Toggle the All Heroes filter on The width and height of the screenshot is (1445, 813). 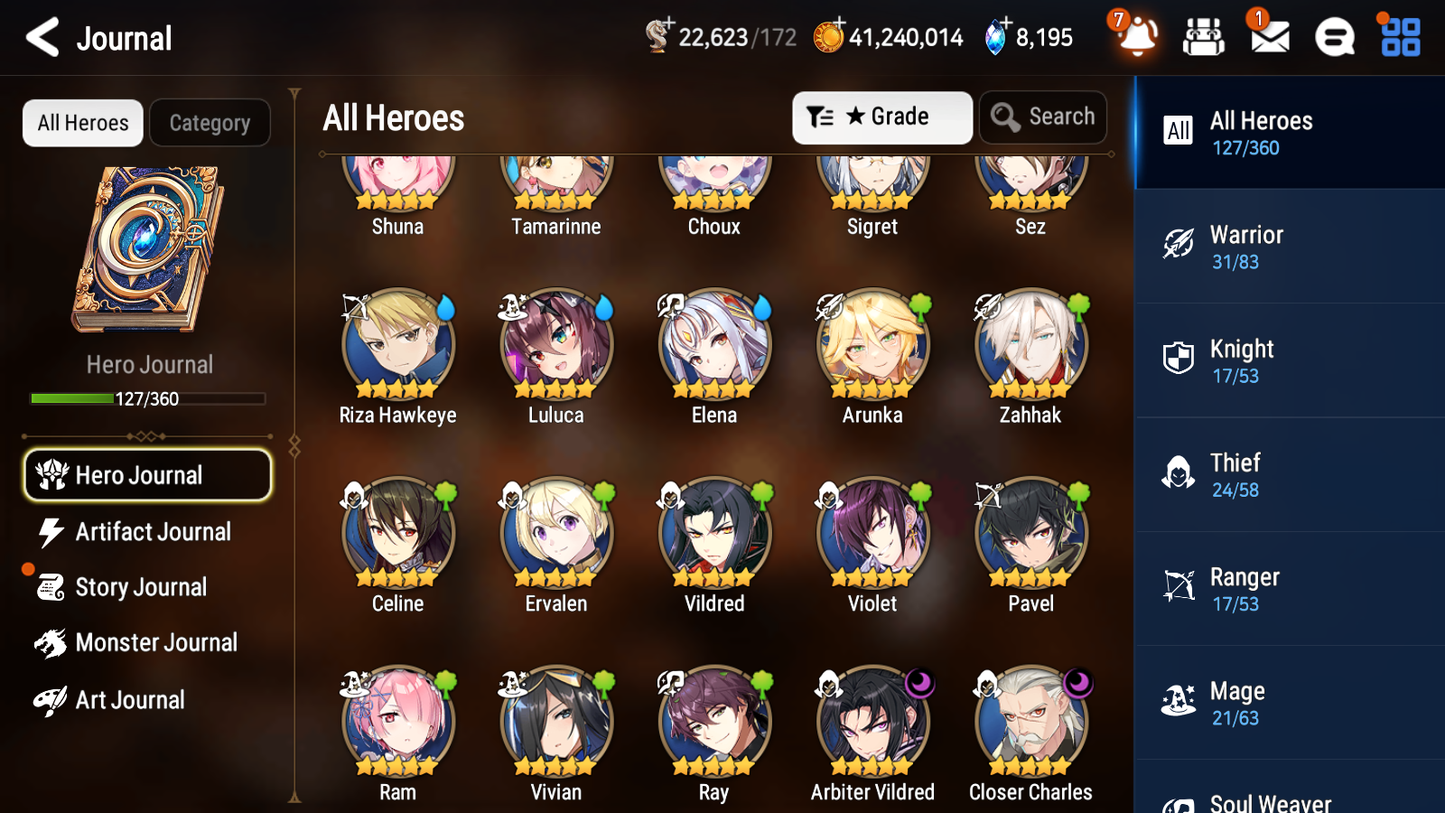[82, 122]
